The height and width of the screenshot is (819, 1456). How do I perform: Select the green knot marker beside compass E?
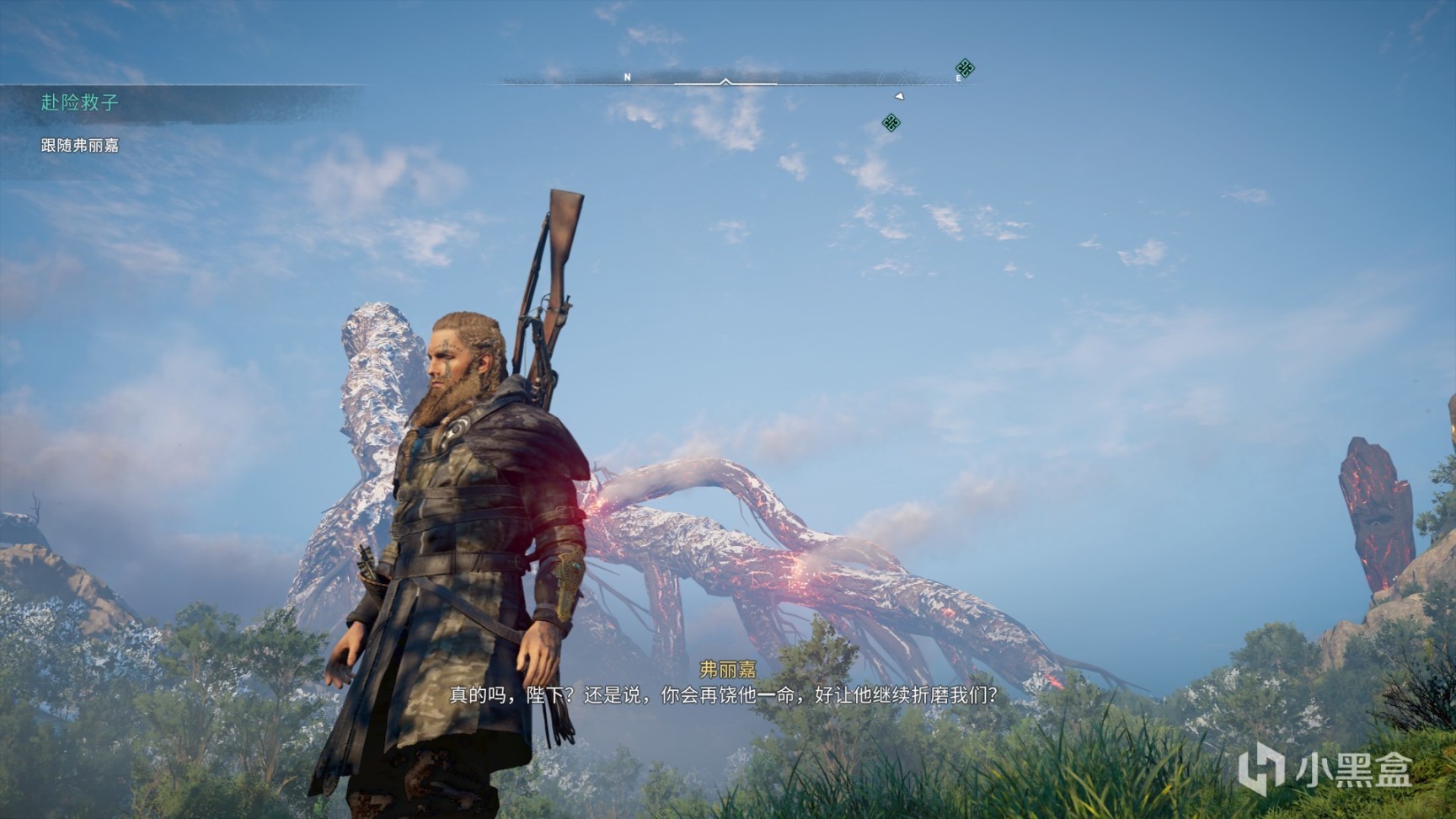coord(965,68)
